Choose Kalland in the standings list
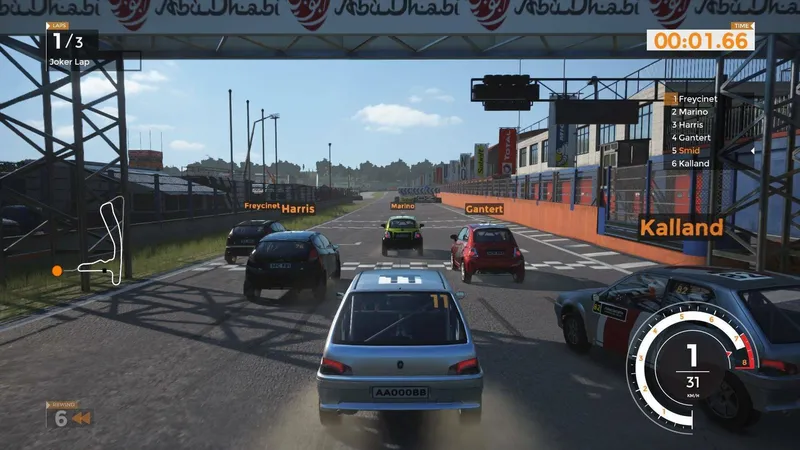The width and height of the screenshot is (800, 450). pyautogui.click(x=690, y=163)
